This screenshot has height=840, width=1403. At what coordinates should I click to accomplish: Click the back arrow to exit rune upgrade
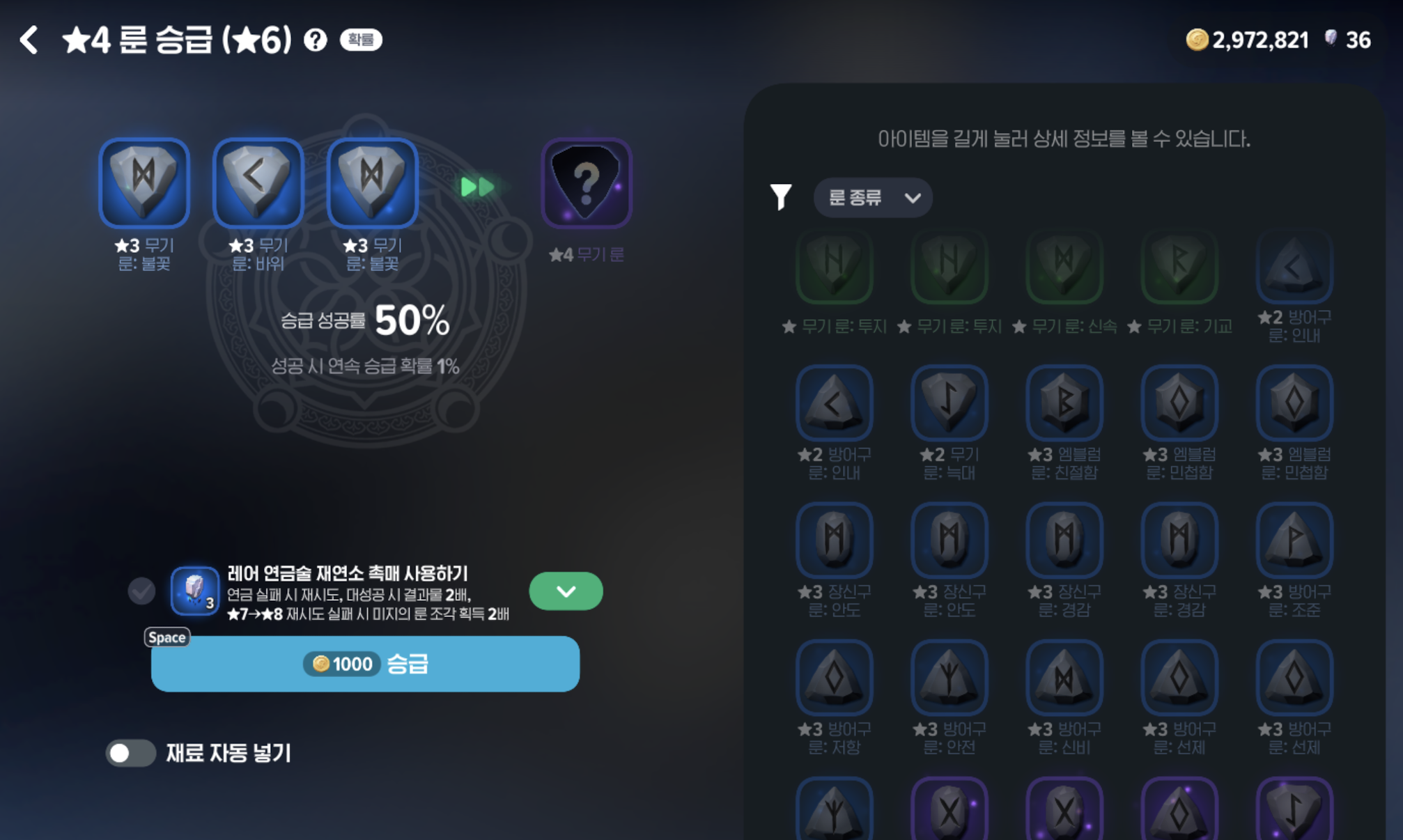point(29,40)
